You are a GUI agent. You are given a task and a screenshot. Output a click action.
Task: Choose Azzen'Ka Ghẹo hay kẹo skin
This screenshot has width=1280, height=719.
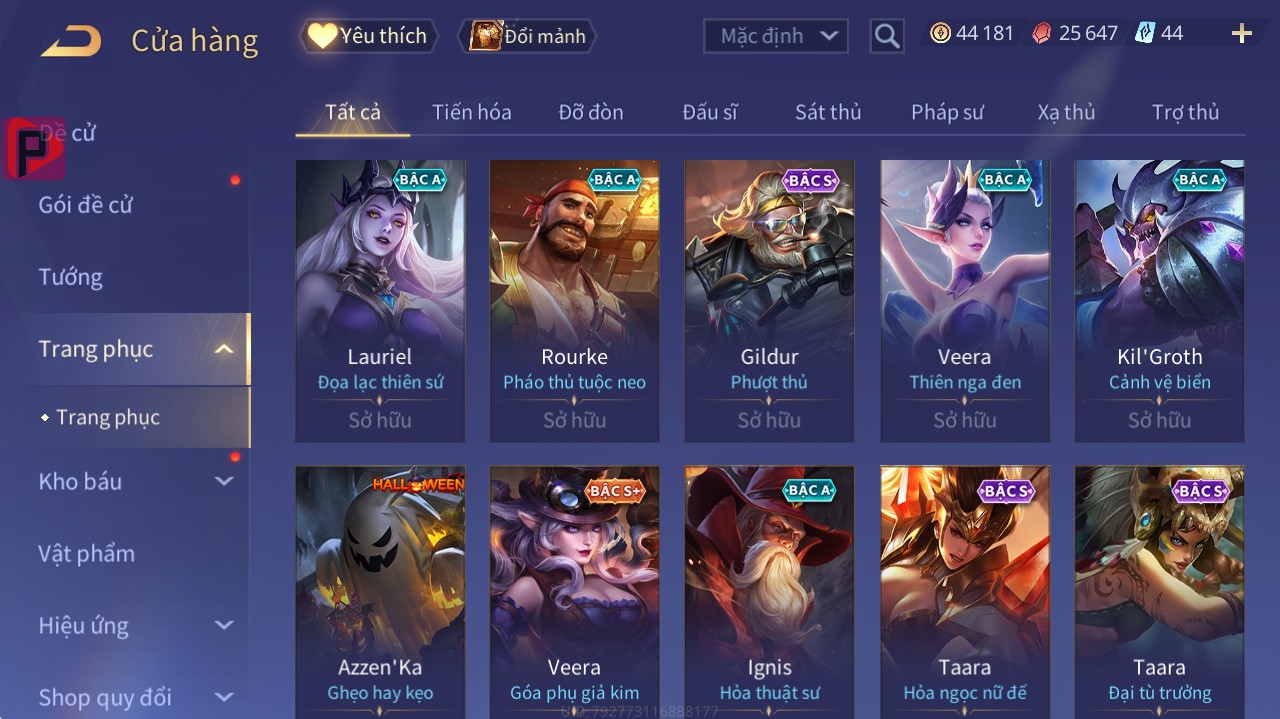[x=380, y=592]
